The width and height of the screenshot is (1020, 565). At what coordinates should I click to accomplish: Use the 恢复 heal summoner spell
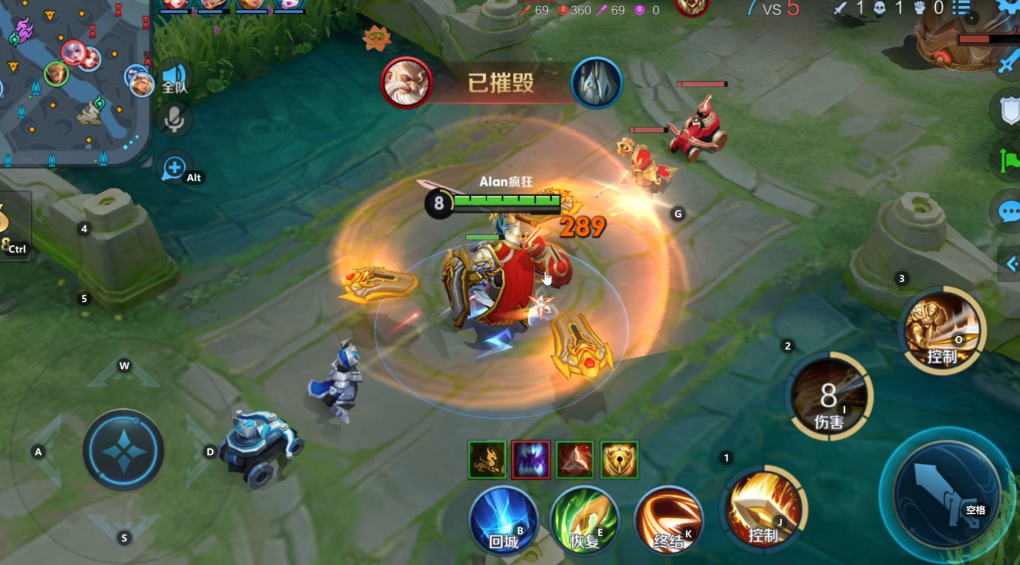coord(584,520)
